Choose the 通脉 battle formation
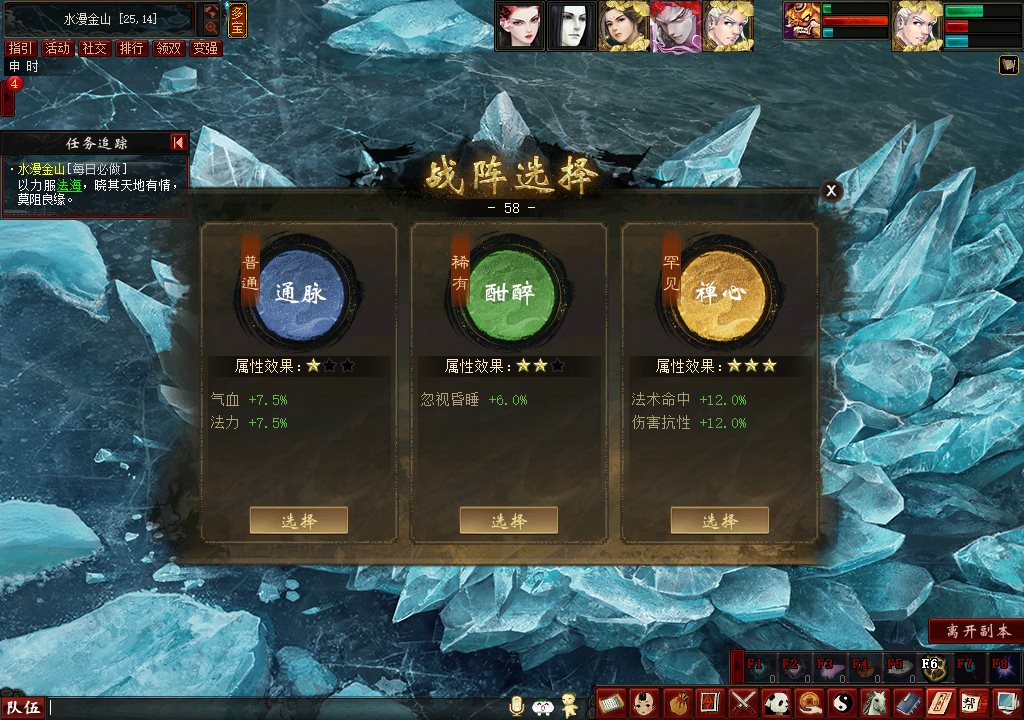Screen dimensions: 1024x720 click(298, 520)
